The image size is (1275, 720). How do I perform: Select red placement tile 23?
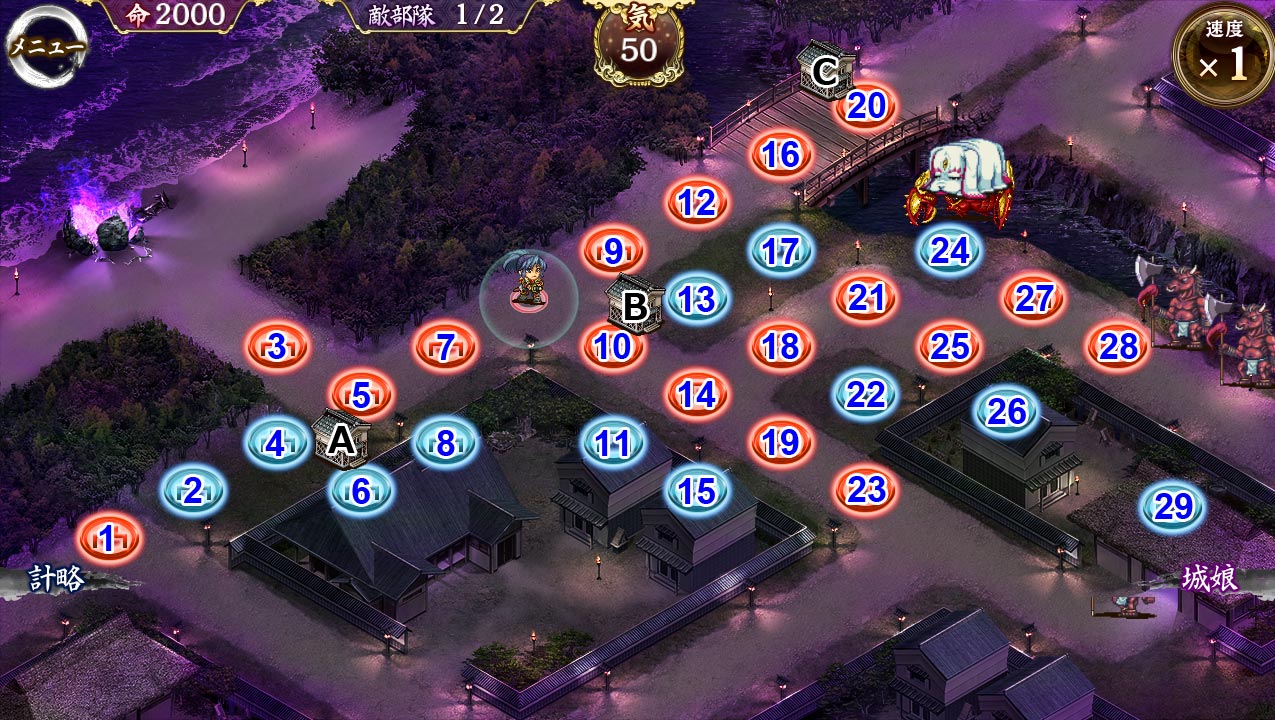866,490
